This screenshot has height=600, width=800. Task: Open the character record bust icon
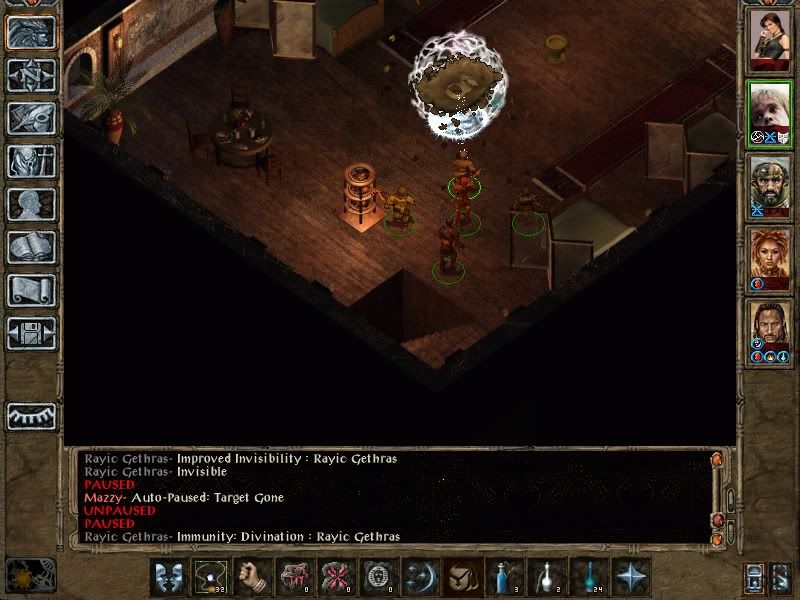31,204
